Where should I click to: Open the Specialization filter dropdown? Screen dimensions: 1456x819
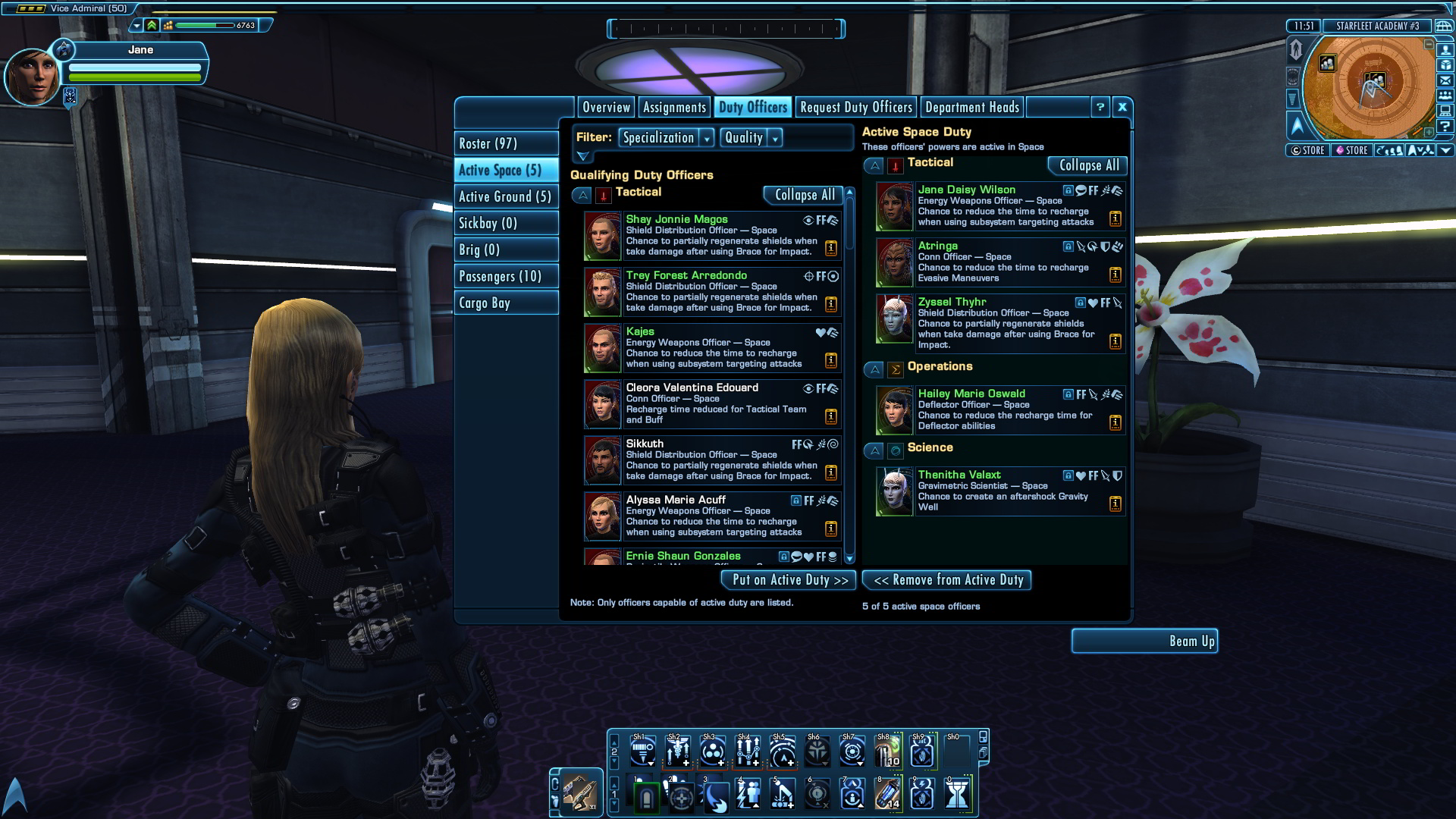(666, 137)
